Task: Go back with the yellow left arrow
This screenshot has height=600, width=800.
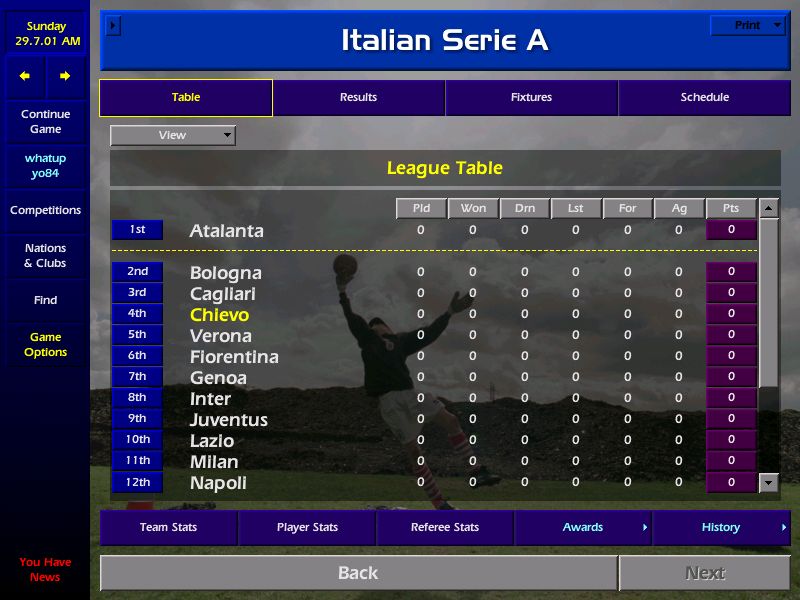Action: [x=25, y=76]
